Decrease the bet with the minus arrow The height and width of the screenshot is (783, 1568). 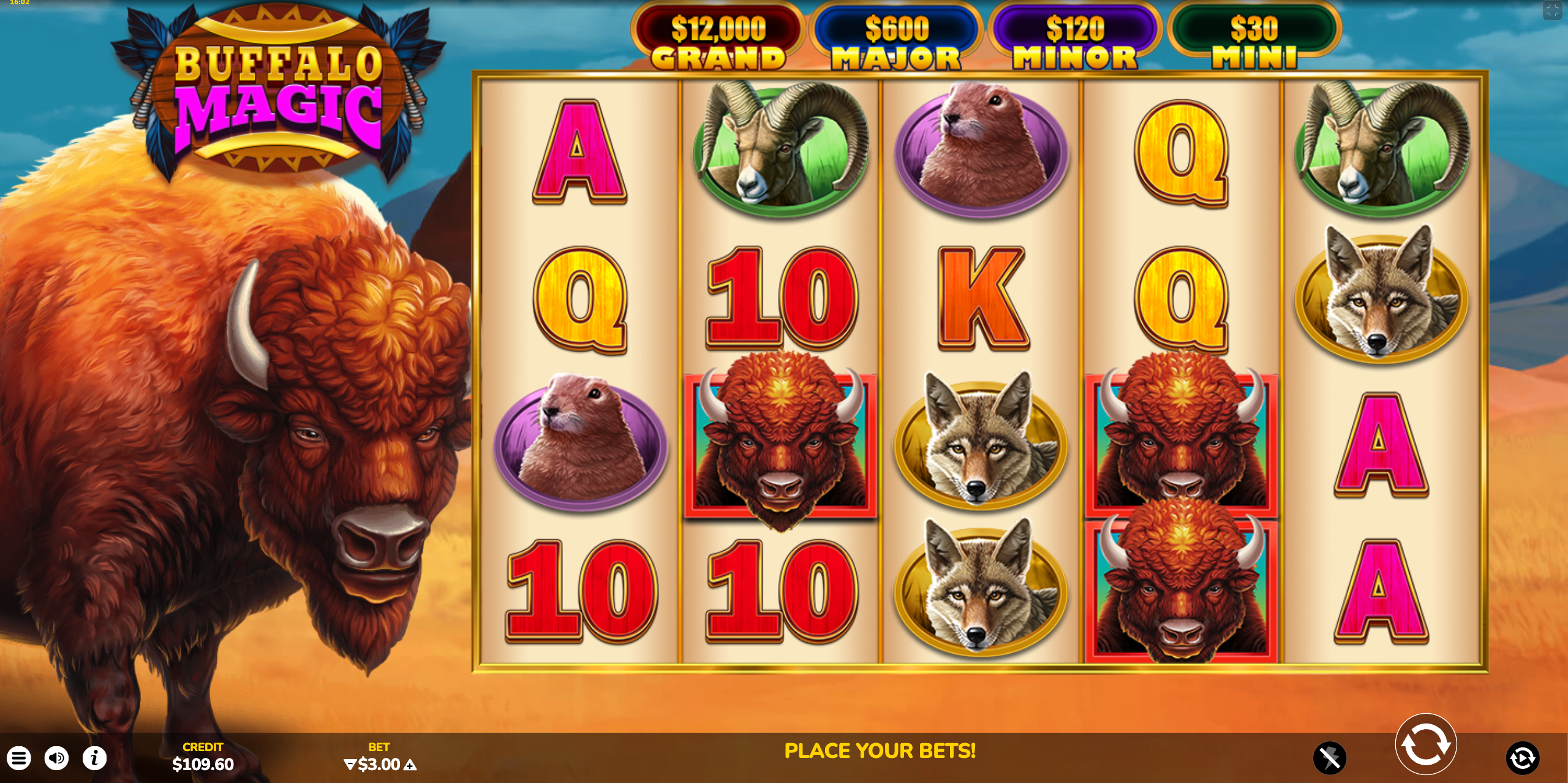(350, 765)
